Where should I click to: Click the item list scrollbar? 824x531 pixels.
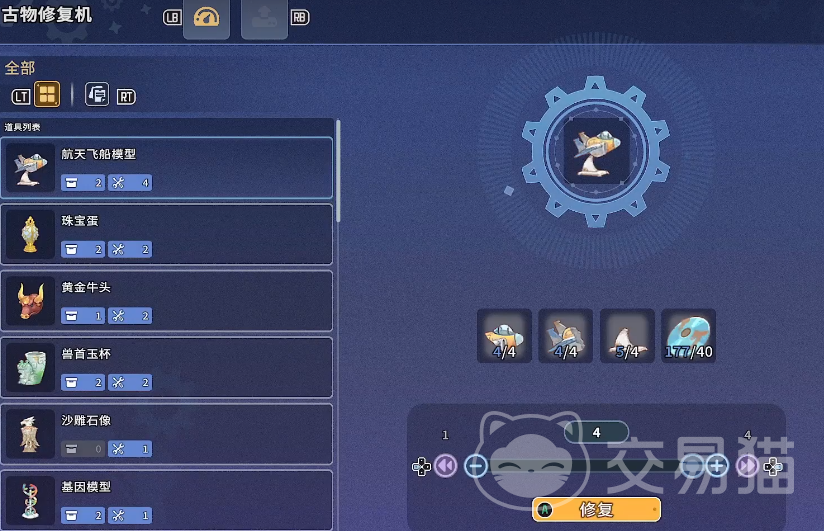point(338,170)
